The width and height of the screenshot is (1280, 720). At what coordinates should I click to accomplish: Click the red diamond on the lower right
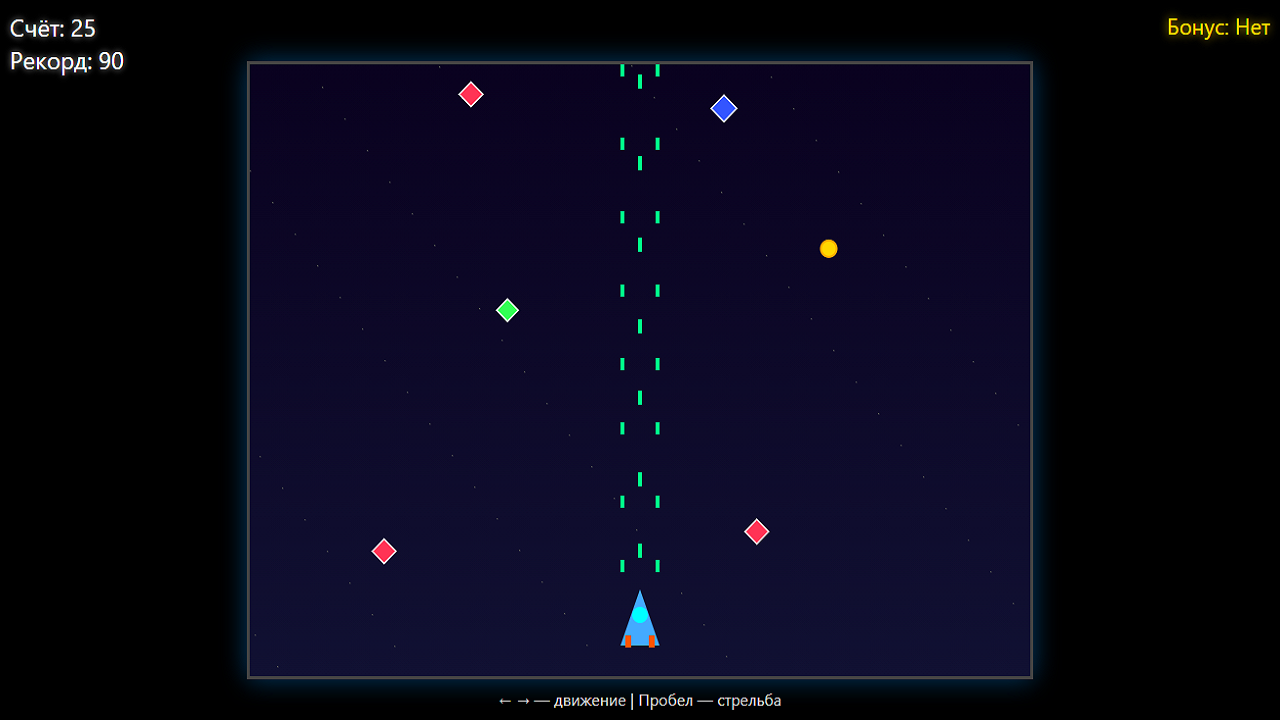(x=757, y=532)
